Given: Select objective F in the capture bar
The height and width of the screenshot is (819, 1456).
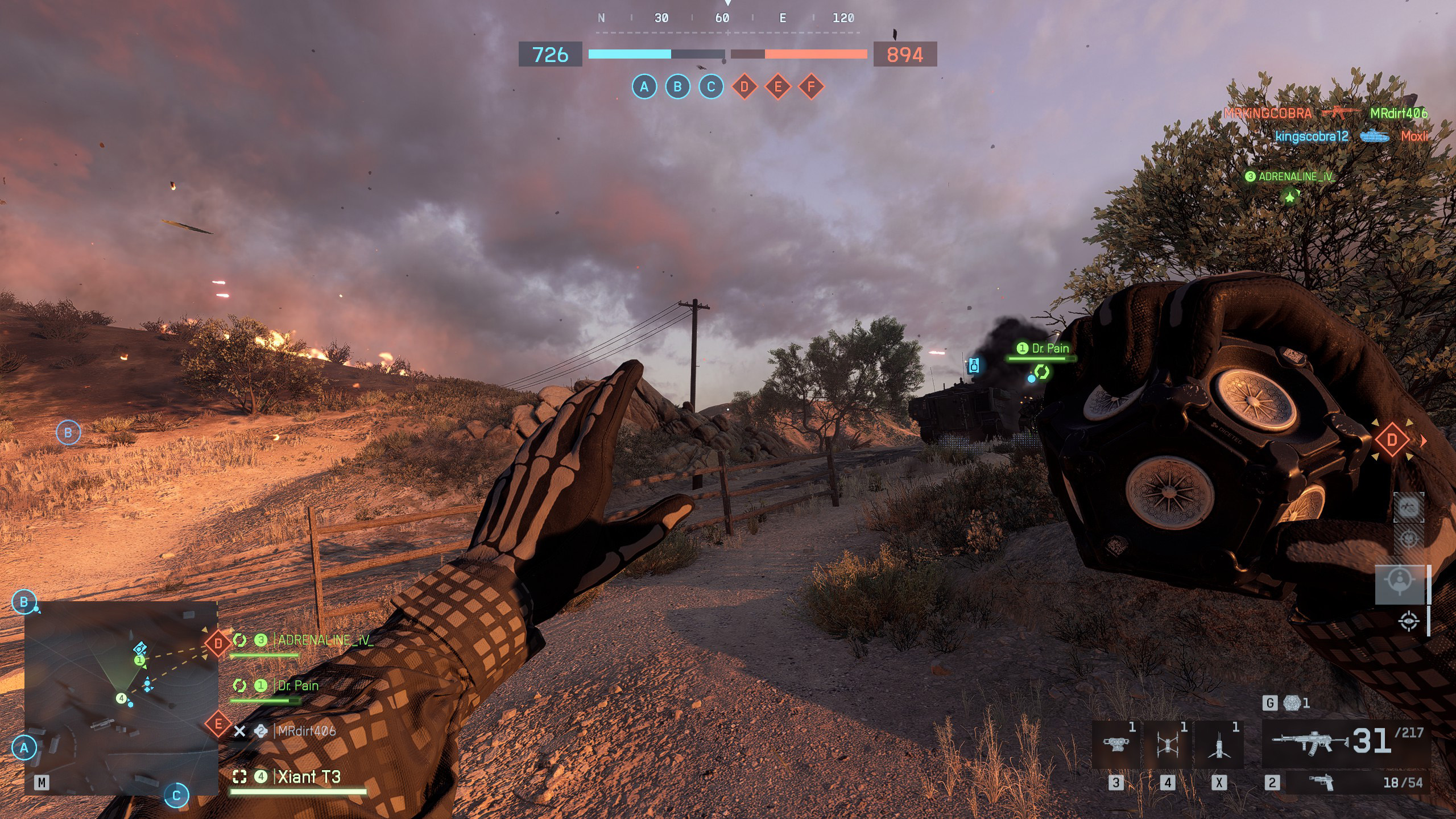Looking at the screenshot, I should coord(811,87).
